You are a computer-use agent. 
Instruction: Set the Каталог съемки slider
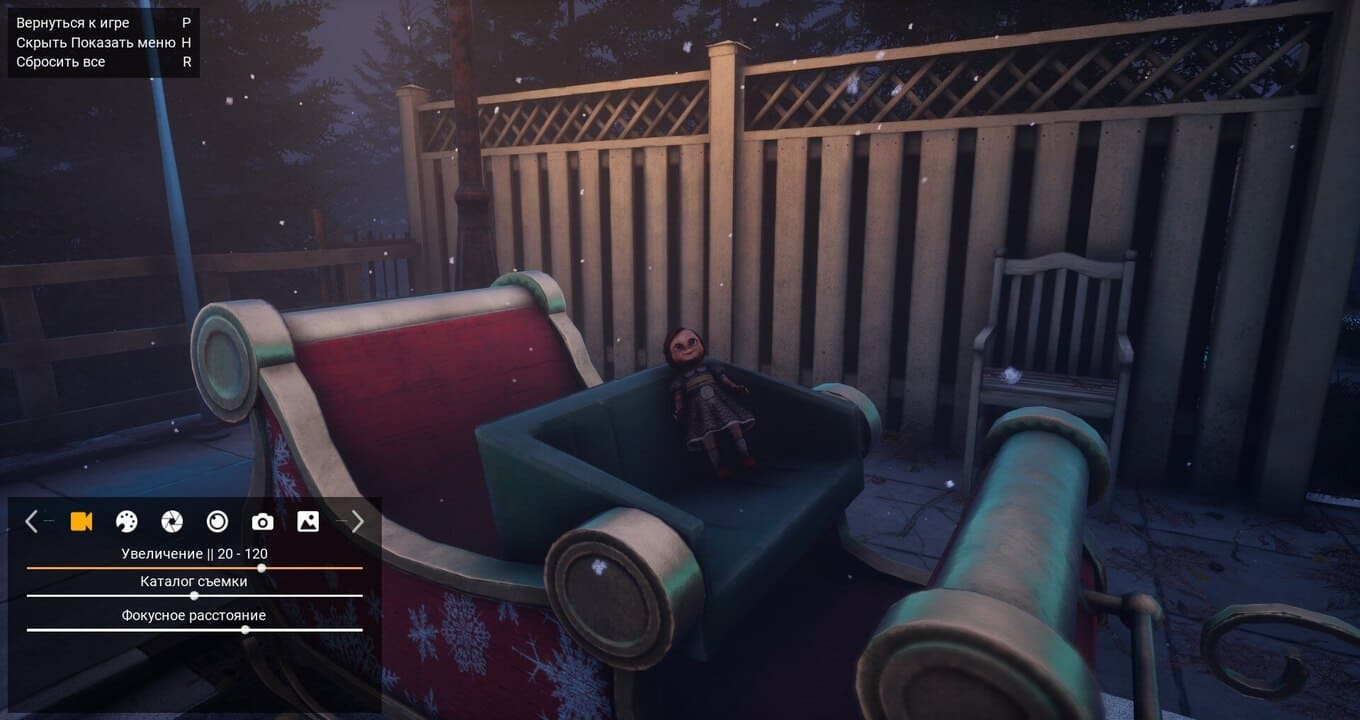pos(194,596)
